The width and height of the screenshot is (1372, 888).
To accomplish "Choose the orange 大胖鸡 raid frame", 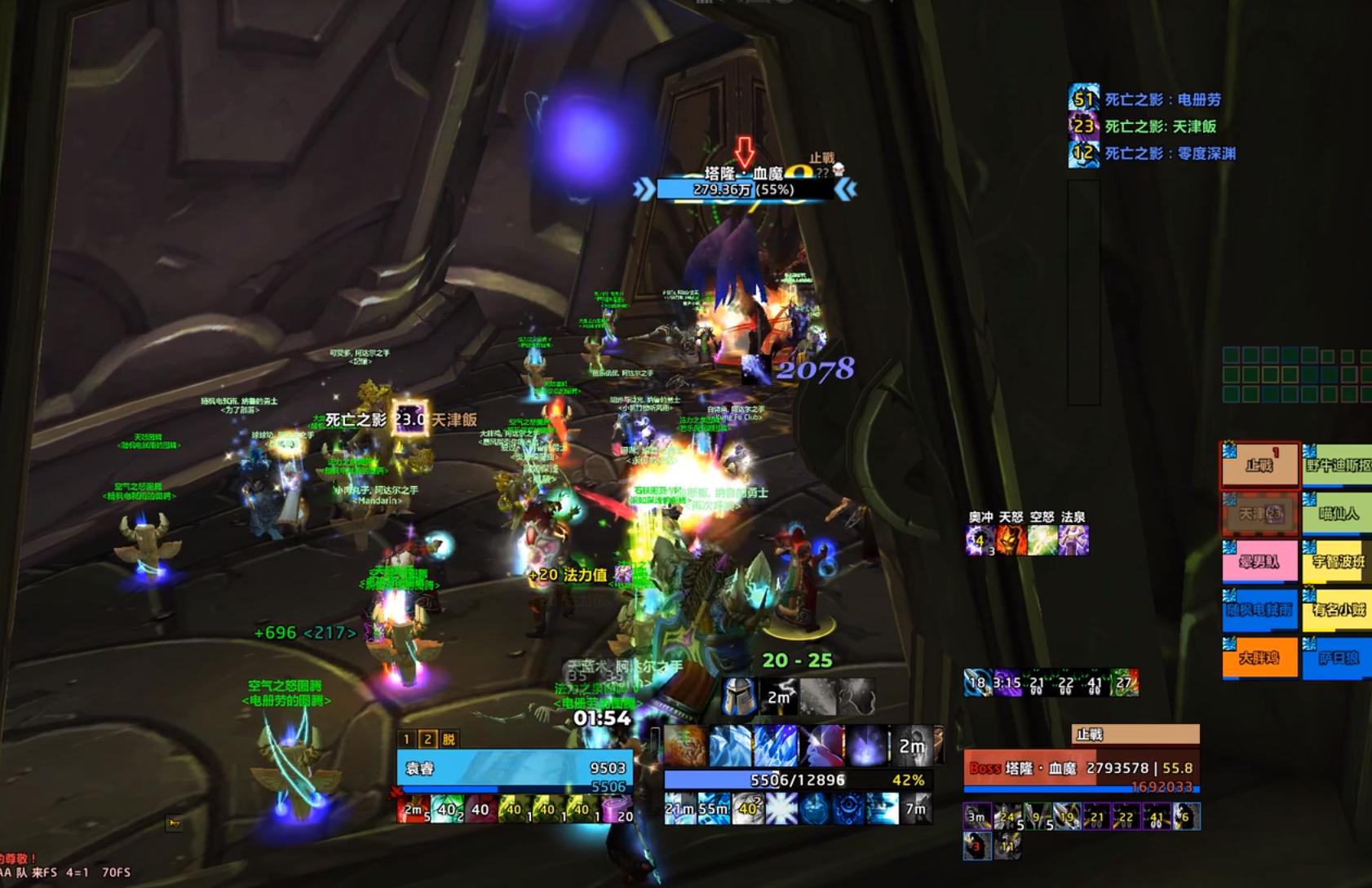I will pos(1259,658).
